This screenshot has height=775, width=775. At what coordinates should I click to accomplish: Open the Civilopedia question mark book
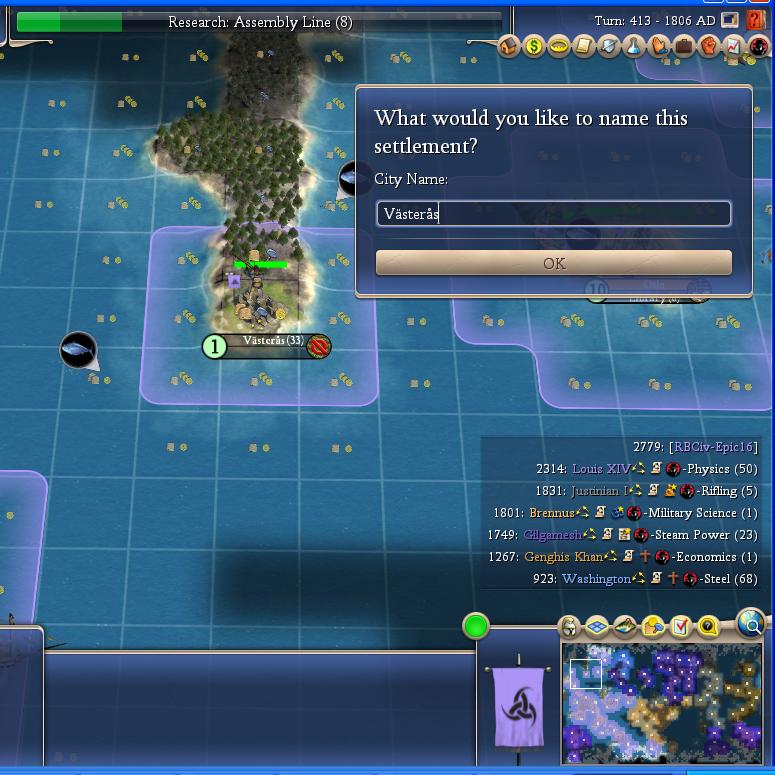tap(755, 20)
